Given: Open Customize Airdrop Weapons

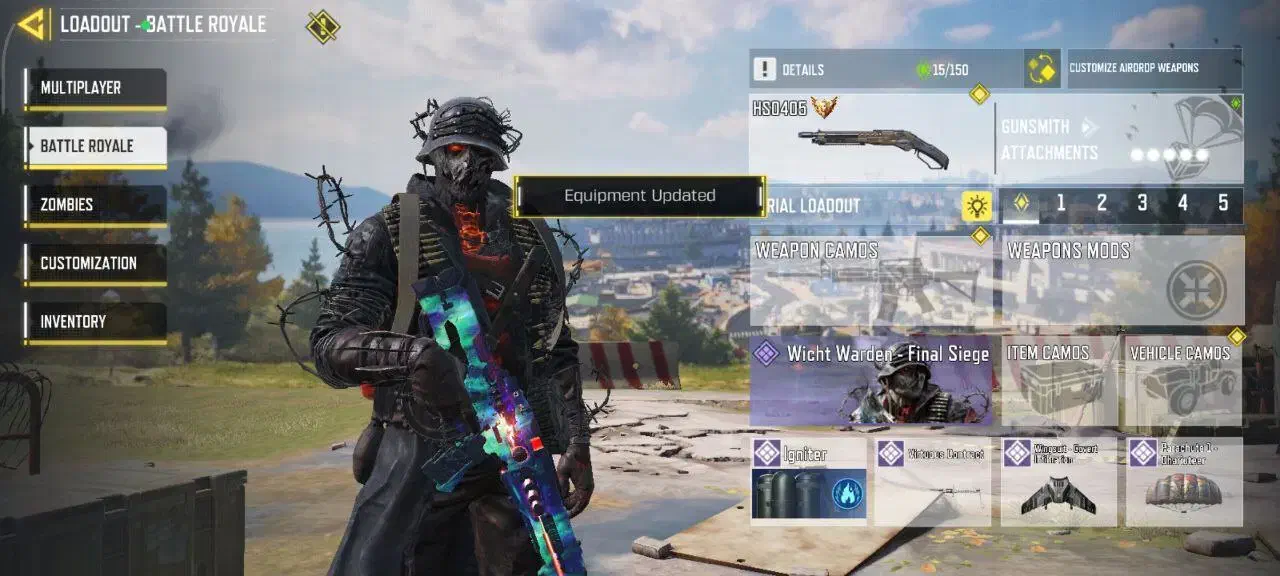Looking at the screenshot, I should 1154,69.
